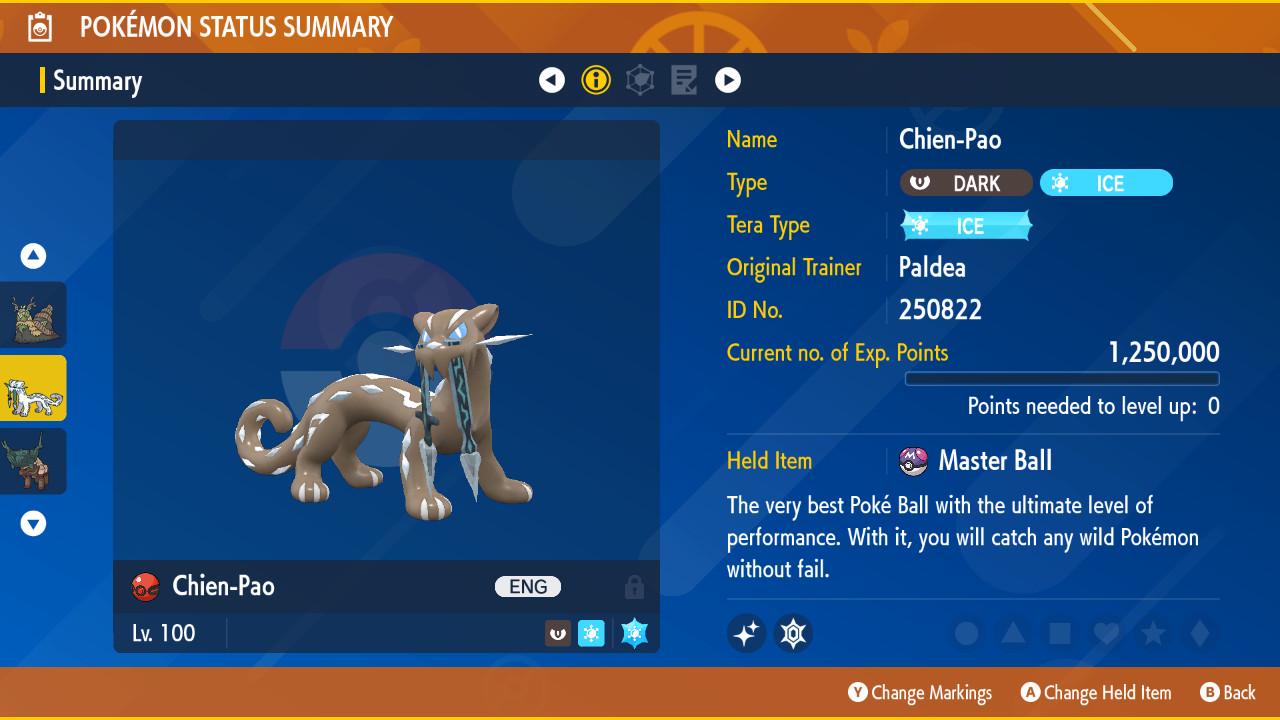Click the right arrow to view next page
This screenshot has height=720, width=1280.
[728, 80]
